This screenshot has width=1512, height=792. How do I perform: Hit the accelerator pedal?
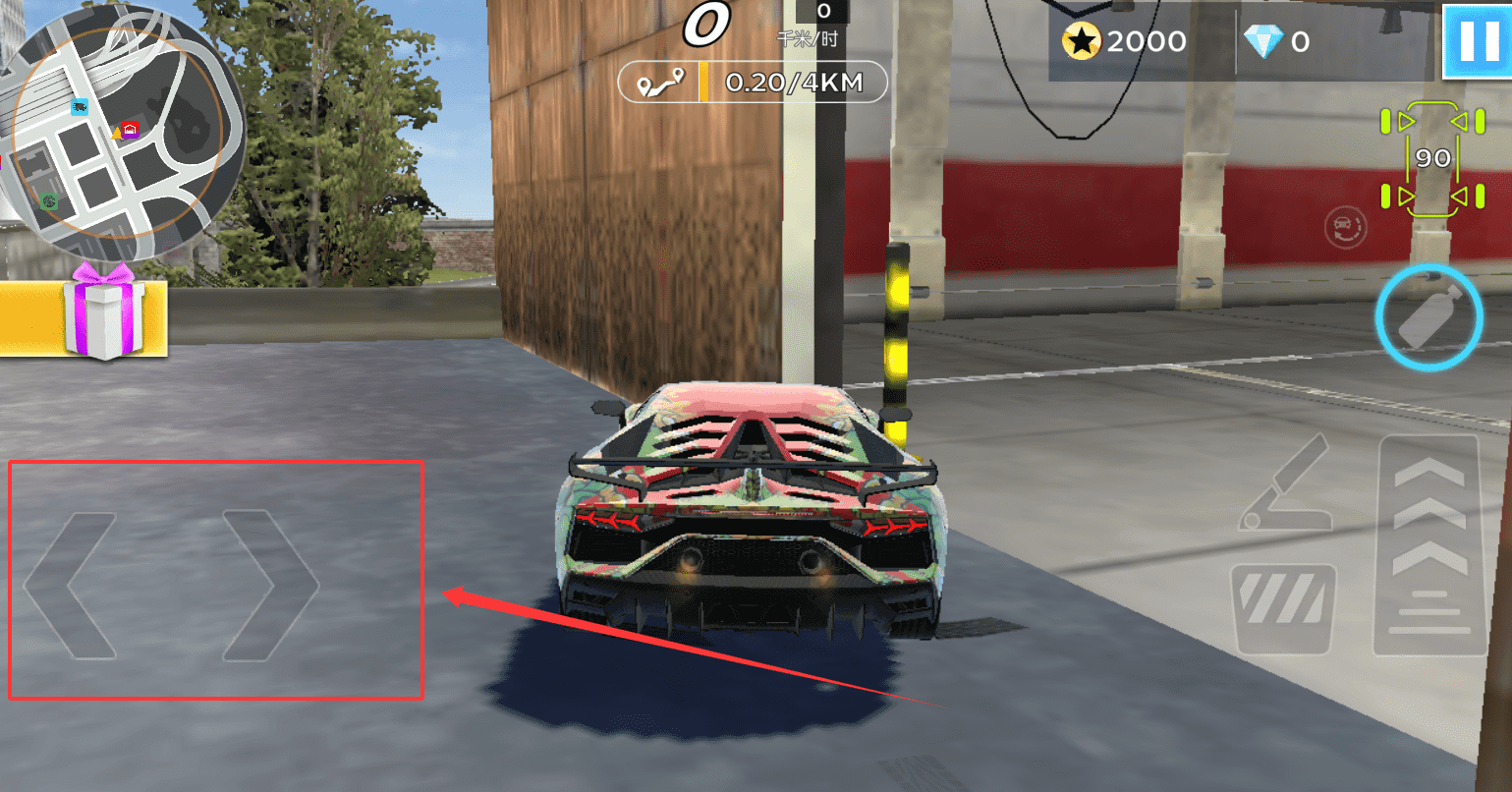coord(1429,546)
